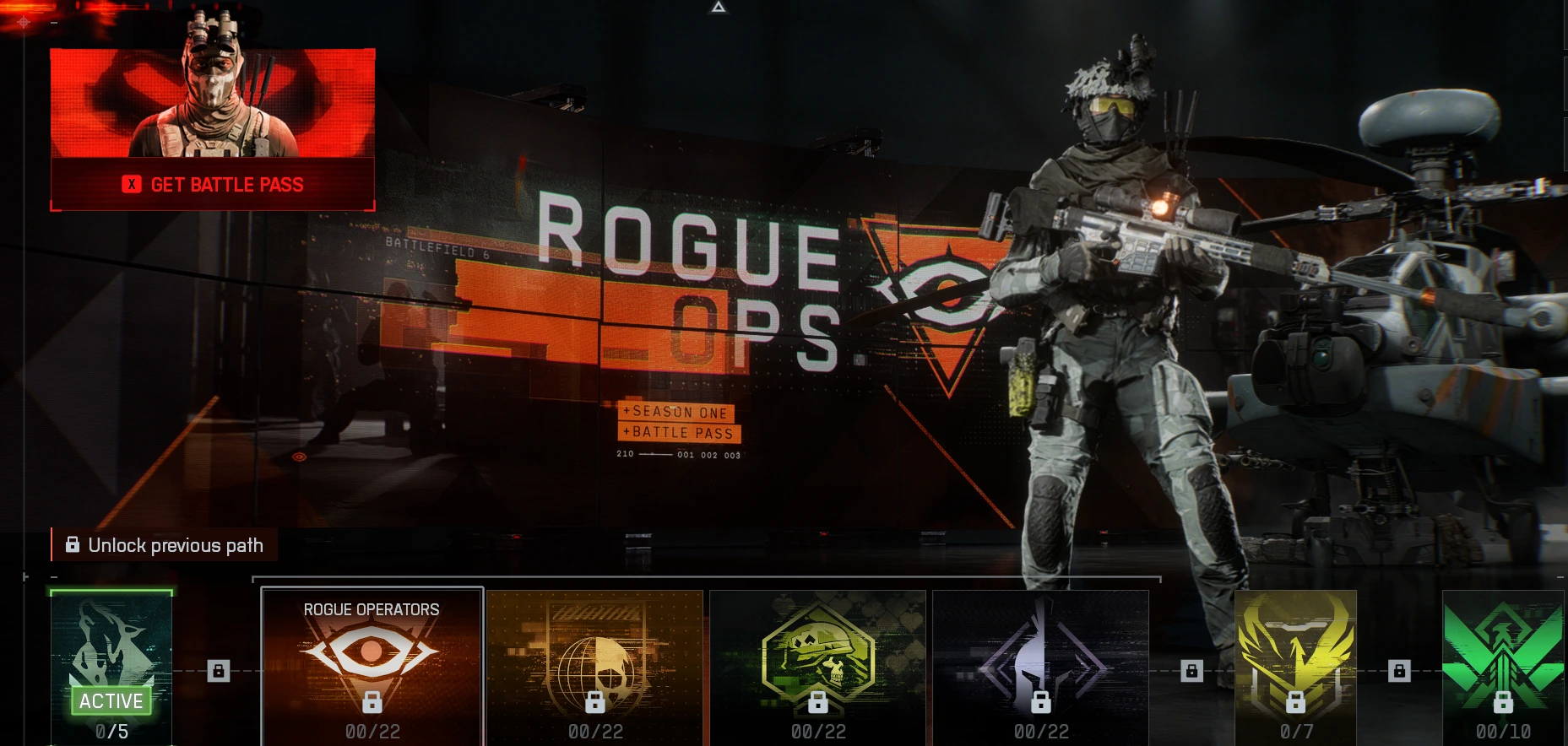This screenshot has height=746, width=1568.
Task: Click the Unlock previous path notice
Action: pos(165,545)
